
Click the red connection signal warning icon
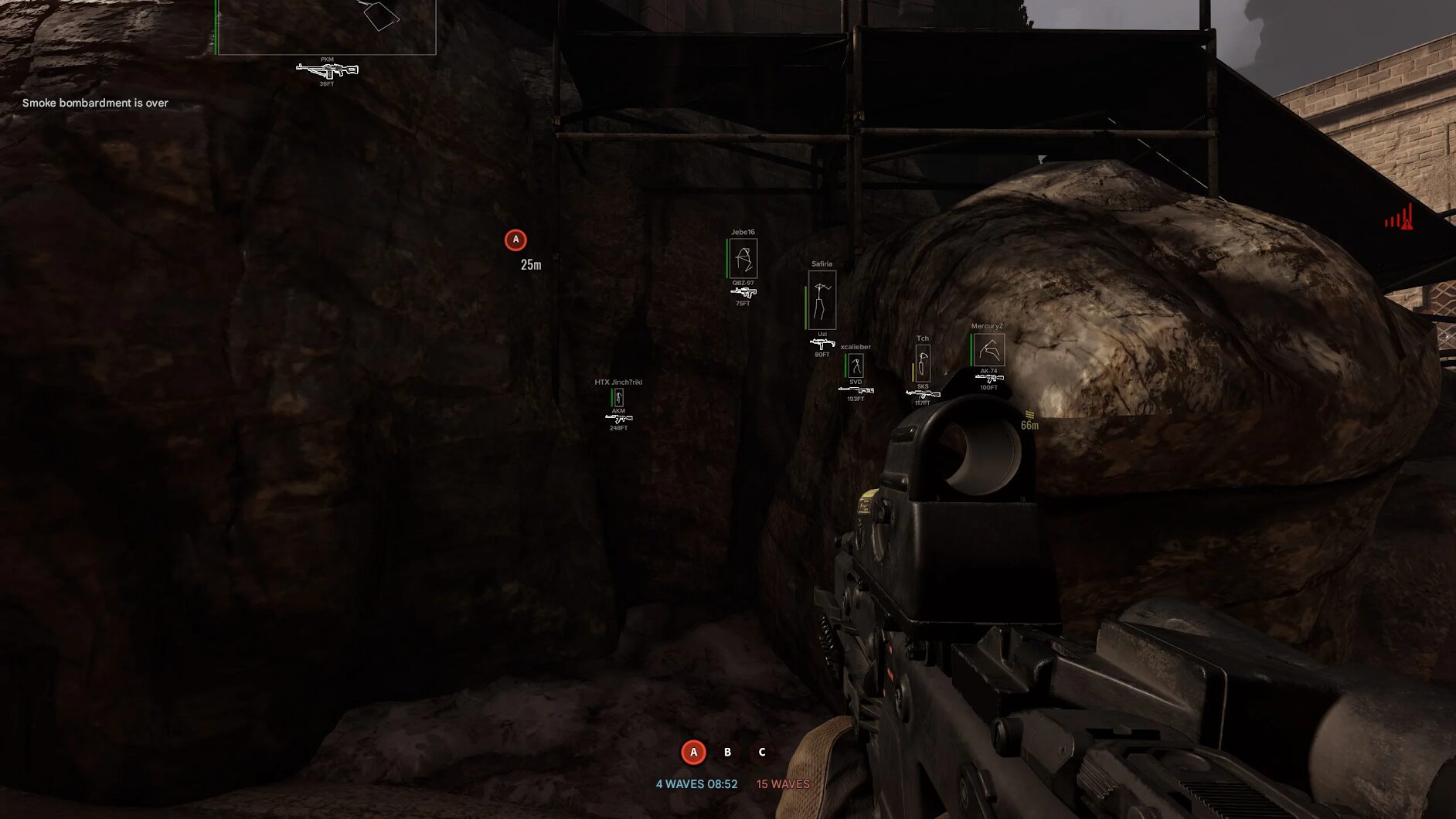tap(1399, 218)
